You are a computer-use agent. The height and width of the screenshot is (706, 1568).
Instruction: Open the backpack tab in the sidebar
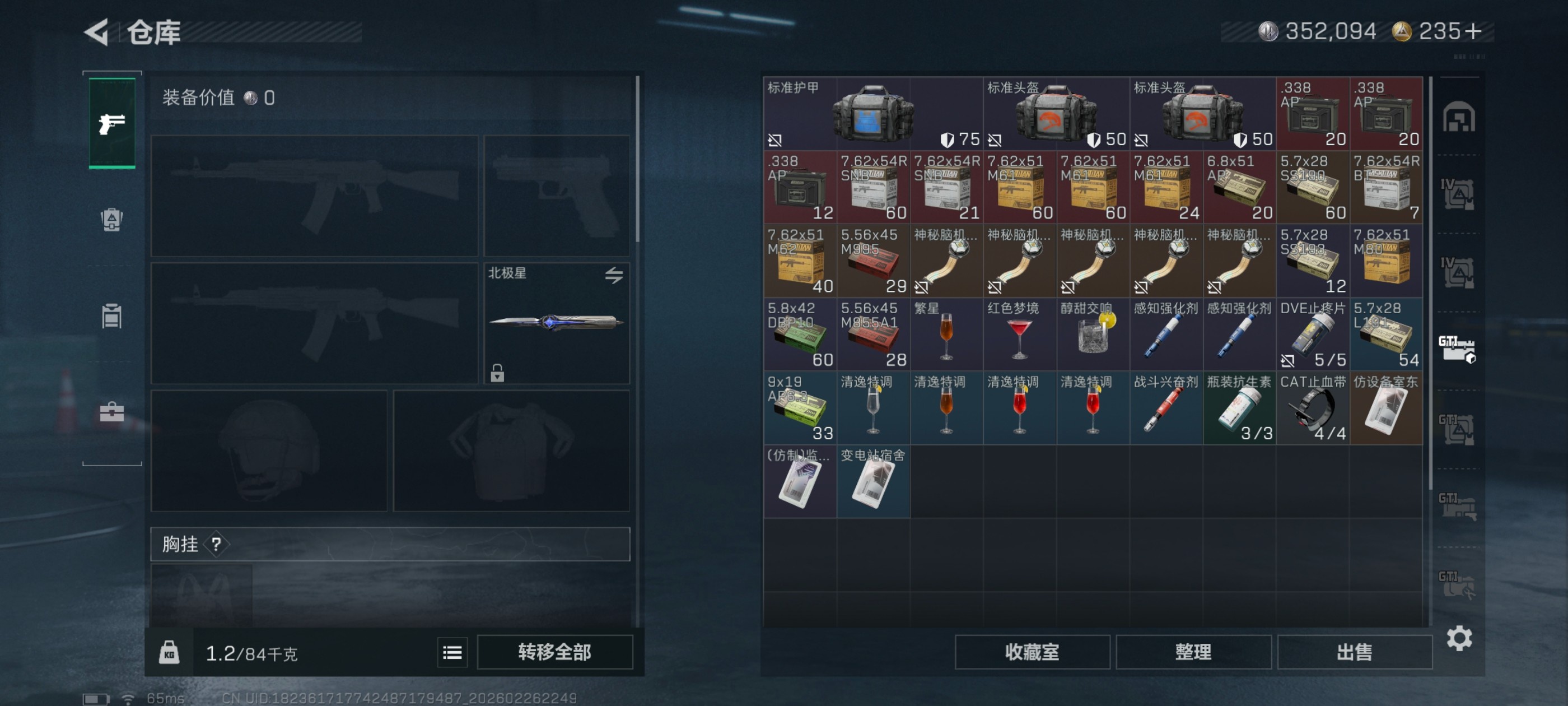pos(112,219)
